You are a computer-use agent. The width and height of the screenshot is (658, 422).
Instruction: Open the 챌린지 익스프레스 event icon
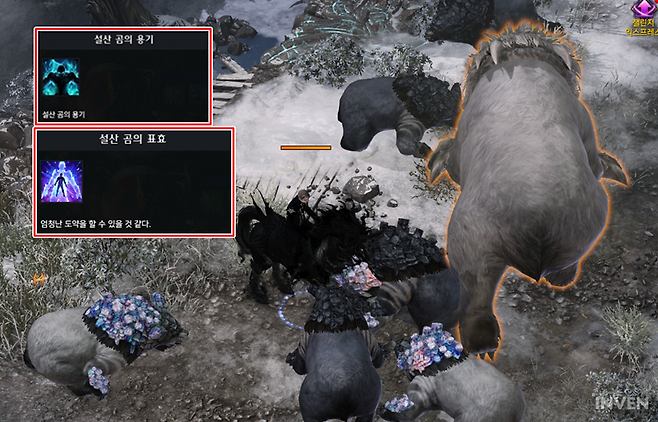(641, 11)
